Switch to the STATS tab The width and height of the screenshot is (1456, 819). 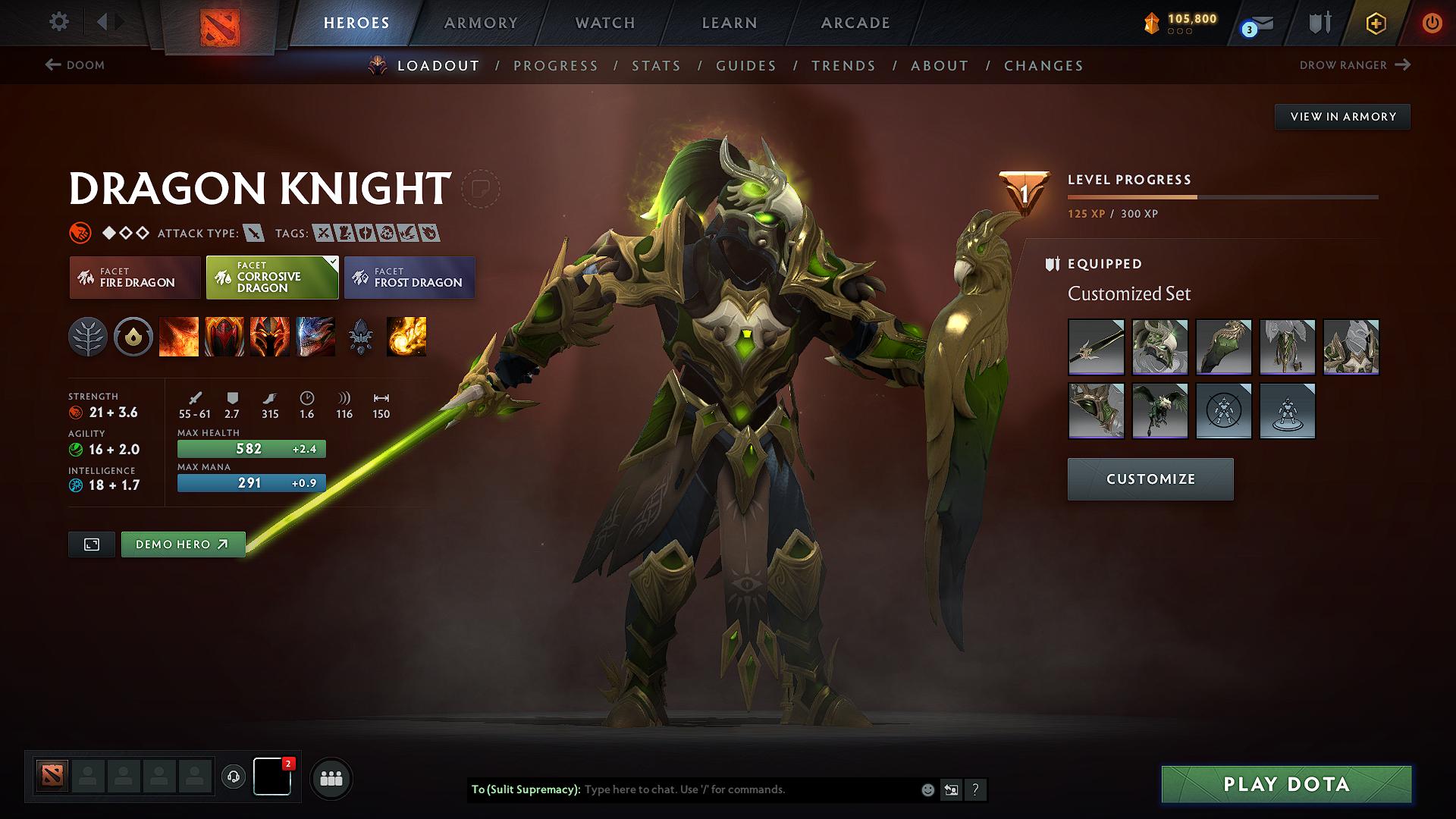[x=657, y=66]
